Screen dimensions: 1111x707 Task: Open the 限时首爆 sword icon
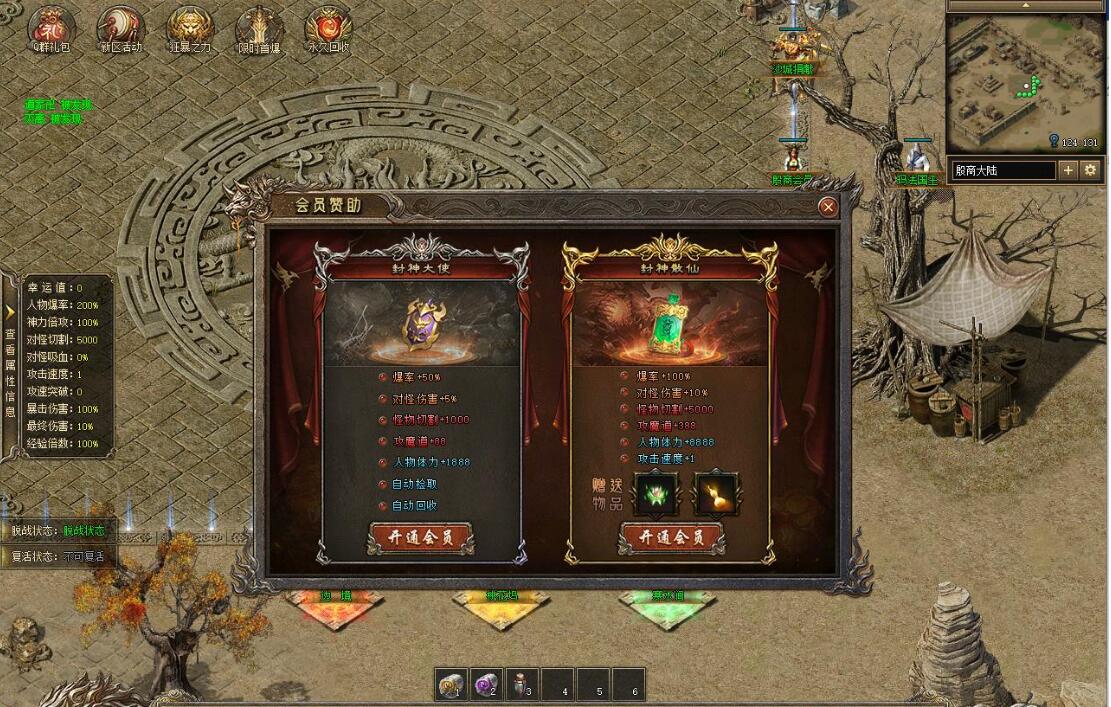point(258,26)
